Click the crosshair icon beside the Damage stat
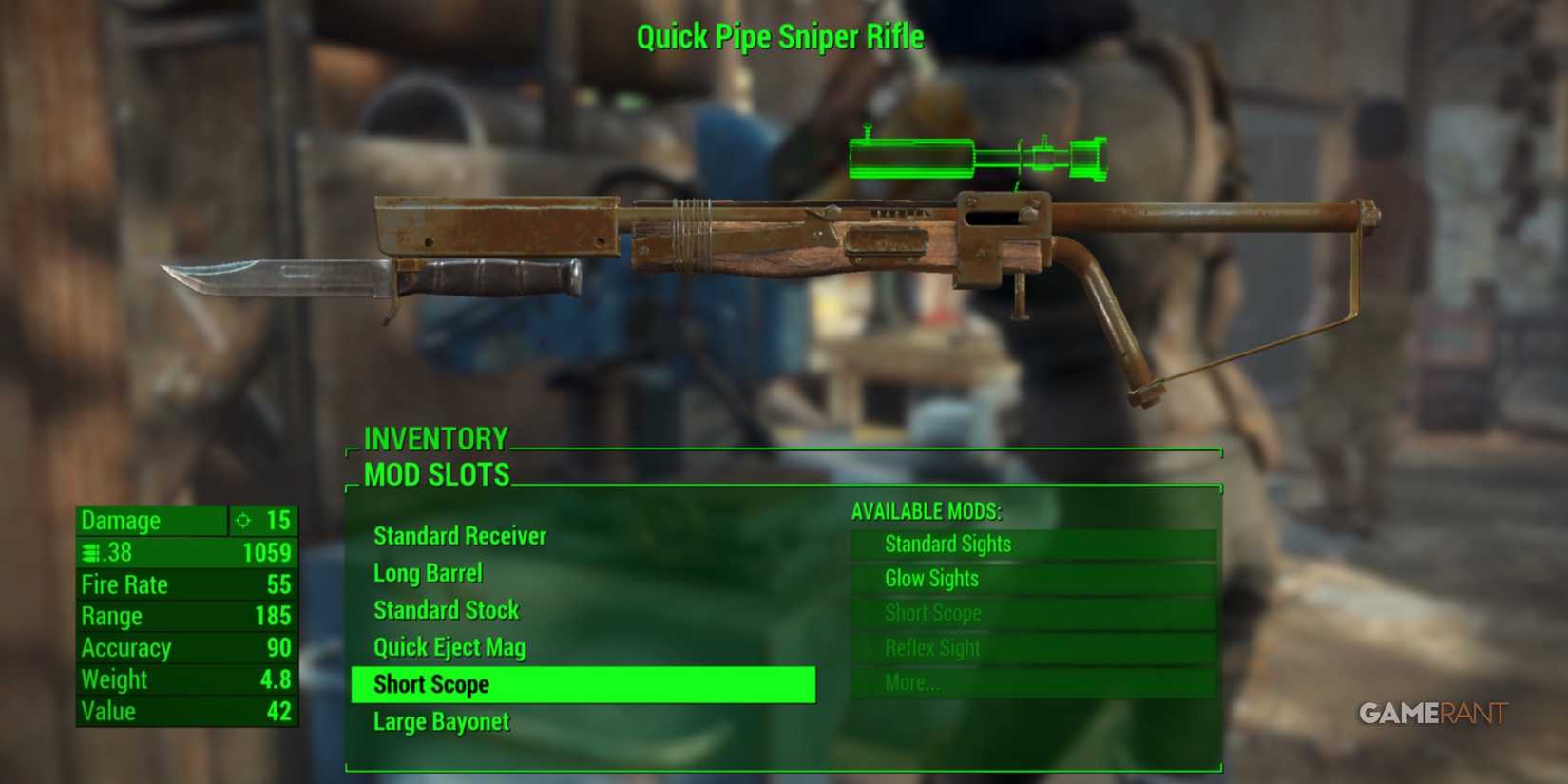The height and width of the screenshot is (784, 1568). [x=243, y=521]
